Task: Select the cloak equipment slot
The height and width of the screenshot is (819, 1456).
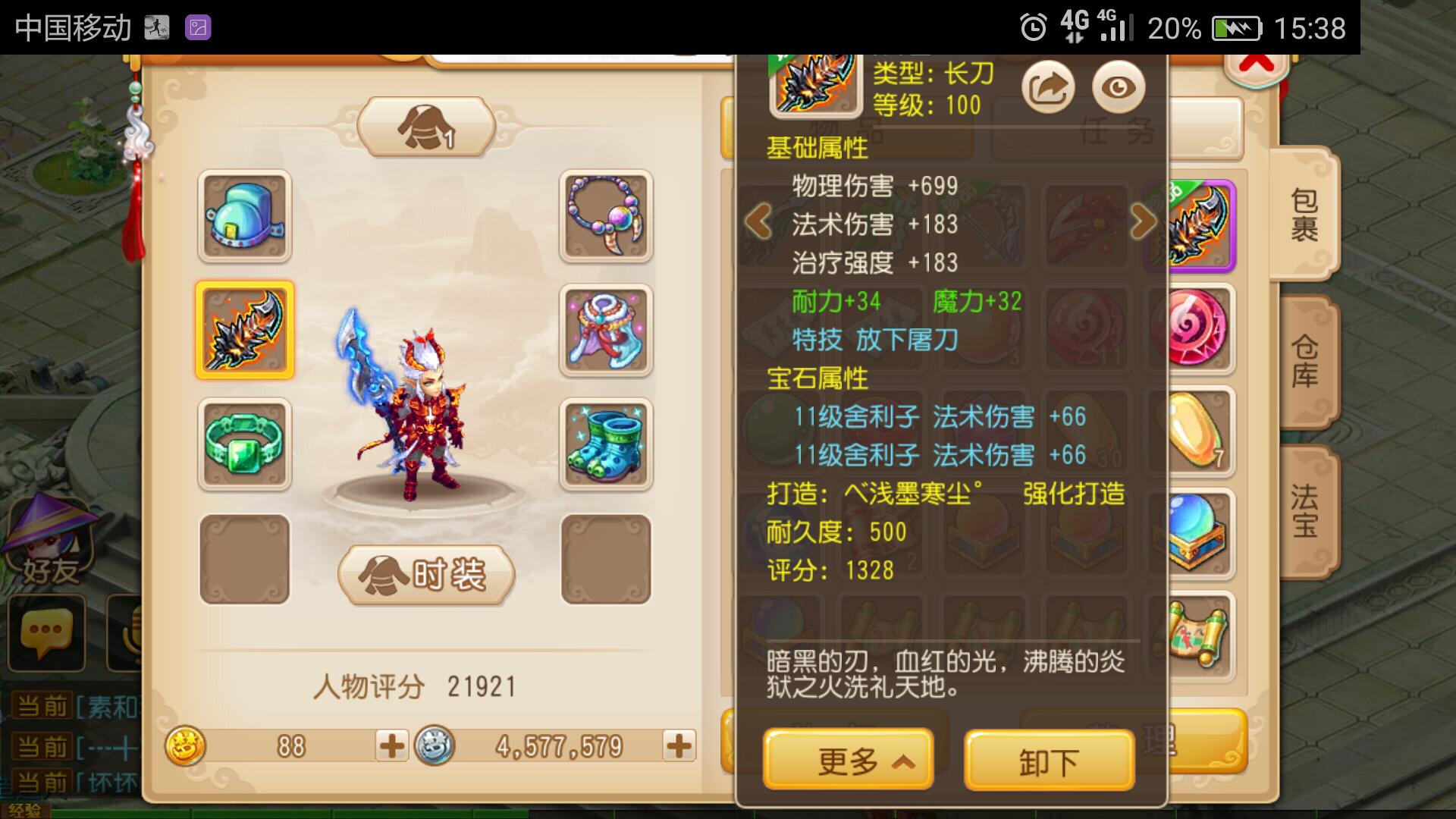Action: (x=605, y=330)
